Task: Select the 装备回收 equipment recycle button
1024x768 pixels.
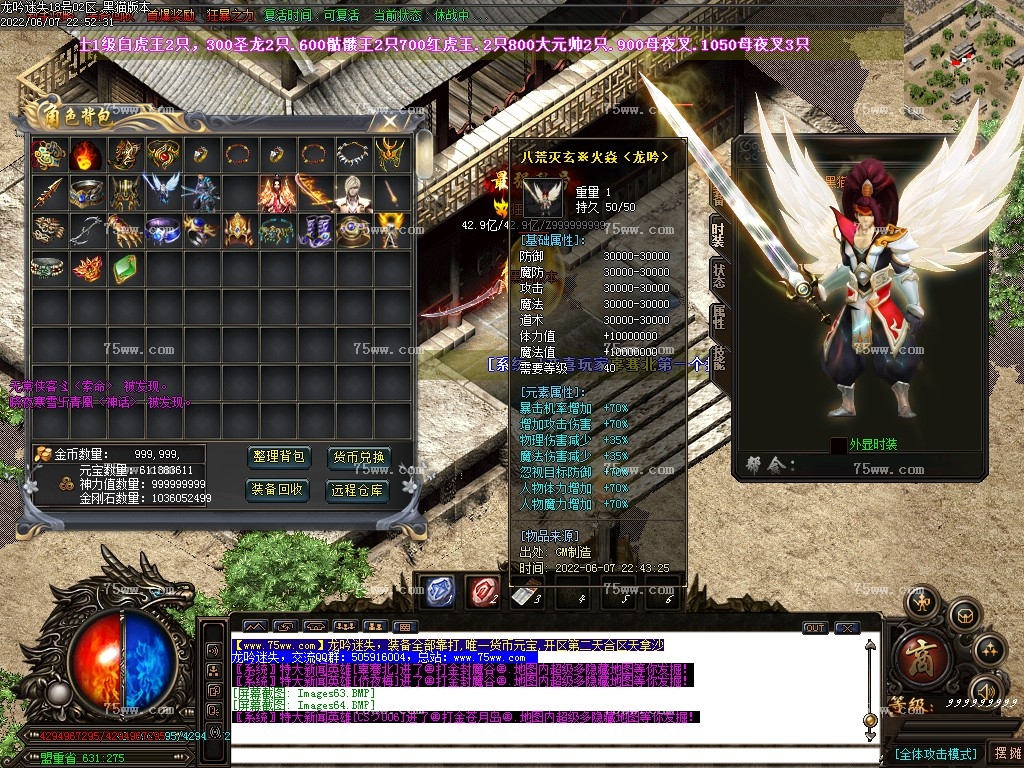Action: [279, 490]
